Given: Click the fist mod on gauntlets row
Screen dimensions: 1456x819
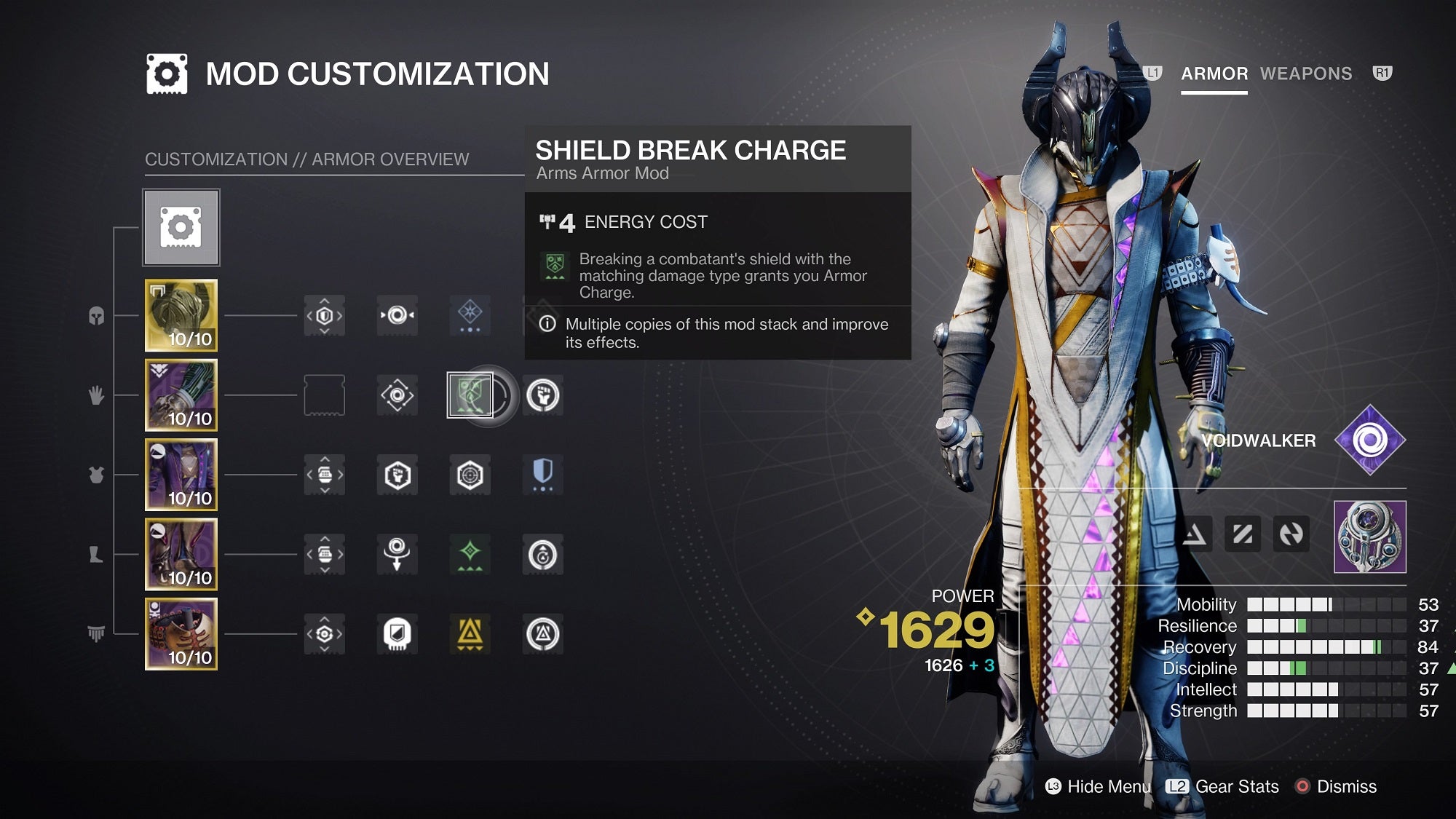Looking at the screenshot, I should coord(543,395).
